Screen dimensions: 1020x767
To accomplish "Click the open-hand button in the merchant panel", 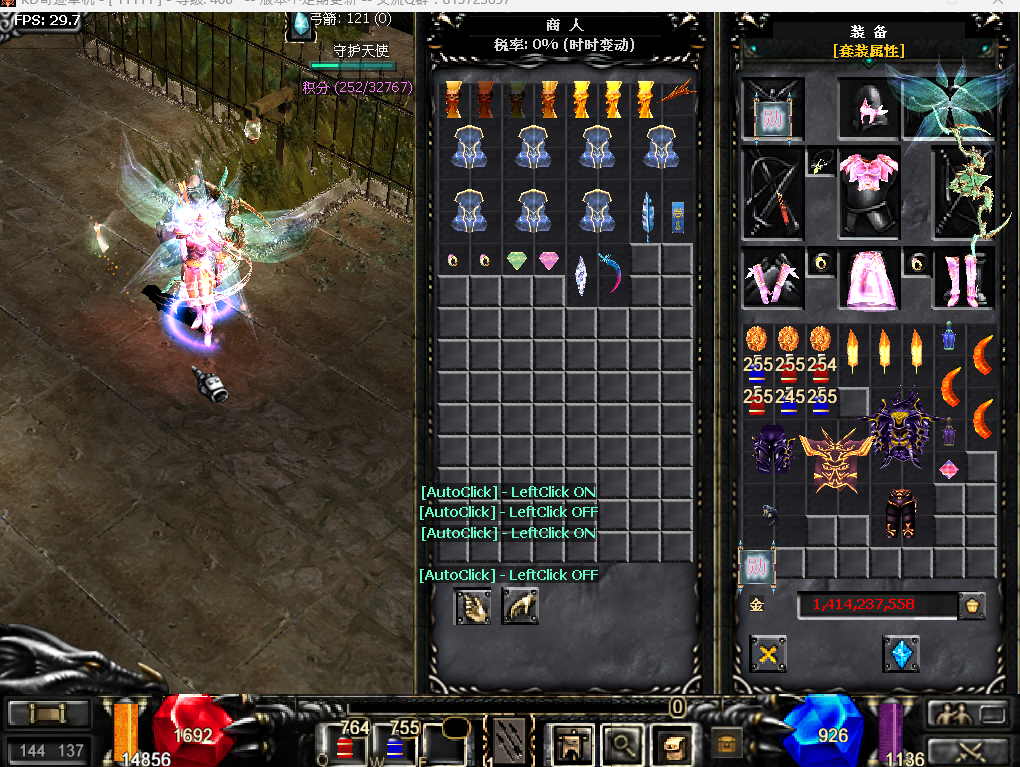I will (x=473, y=606).
